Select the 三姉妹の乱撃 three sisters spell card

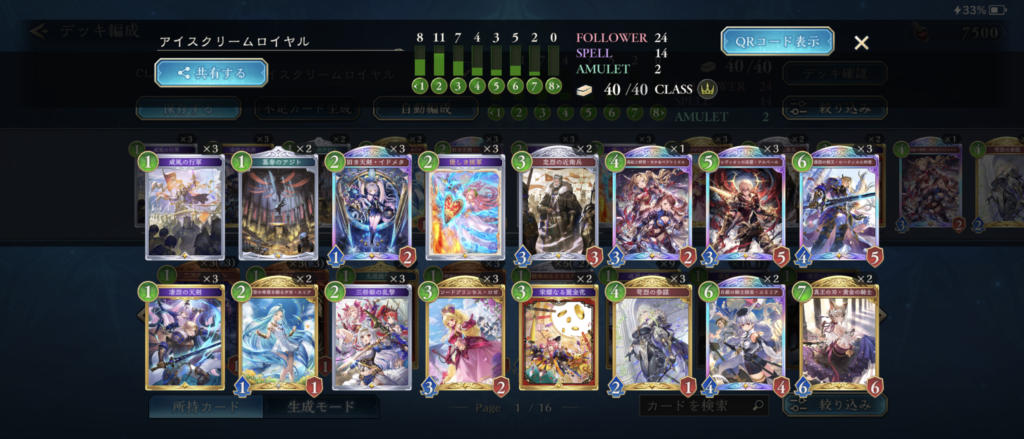click(x=371, y=337)
